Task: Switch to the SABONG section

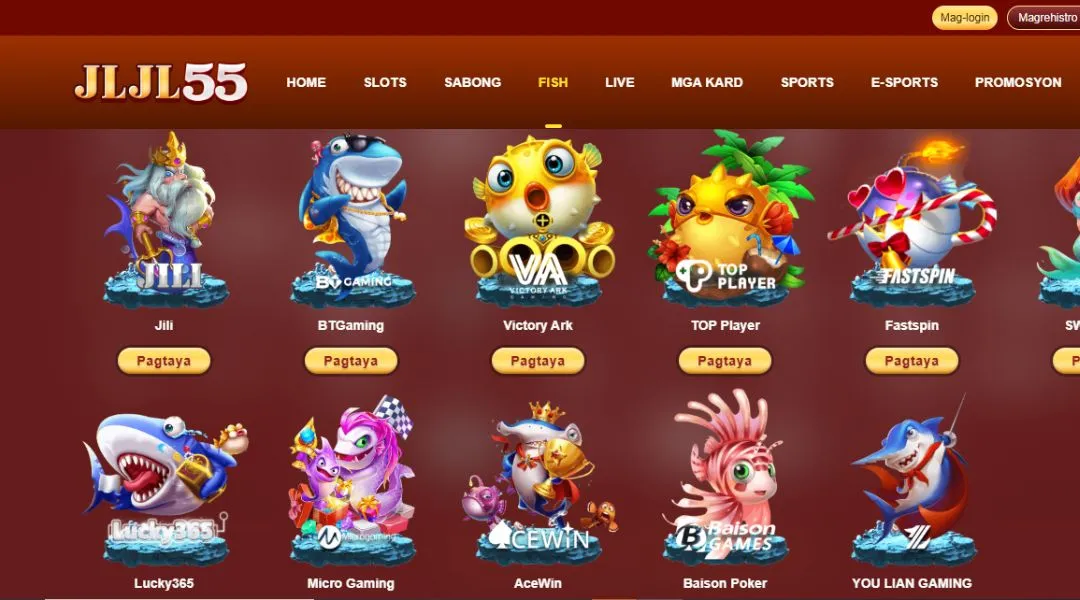Action: [x=473, y=82]
